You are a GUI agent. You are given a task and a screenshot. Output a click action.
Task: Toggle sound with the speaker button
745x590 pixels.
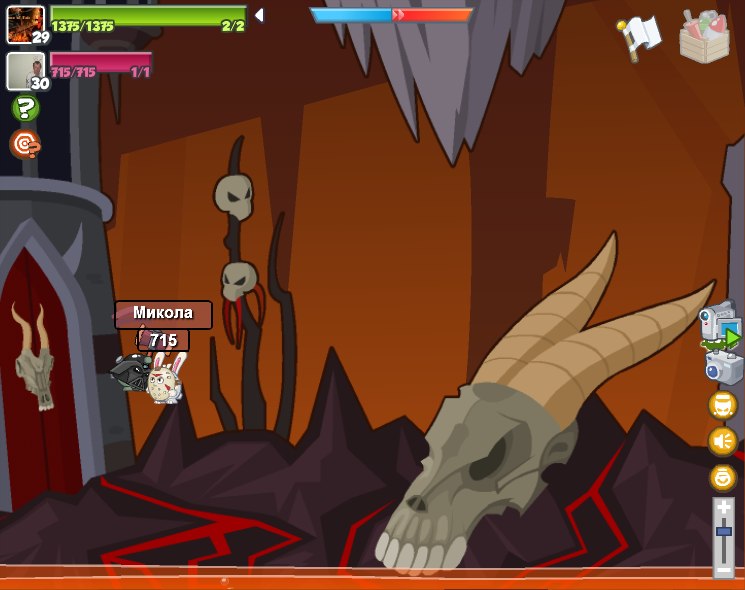pyautogui.click(x=722, y=441)
